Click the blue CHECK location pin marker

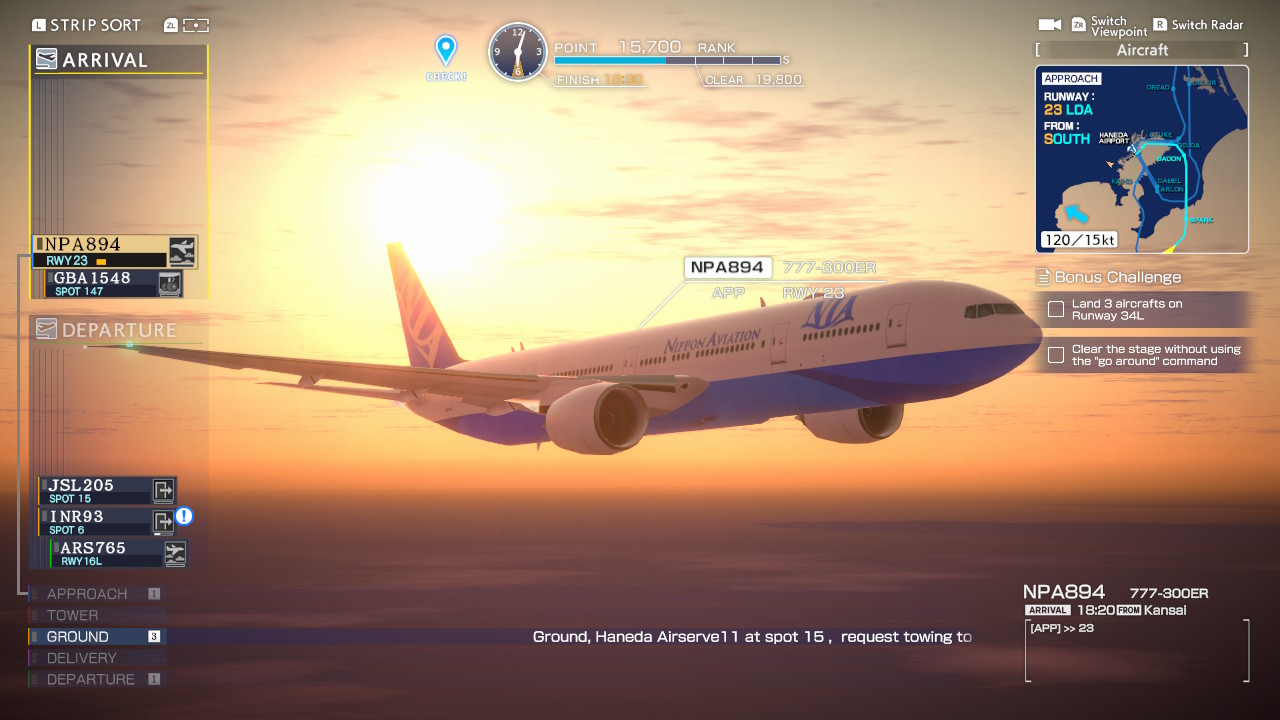[446, 46]
